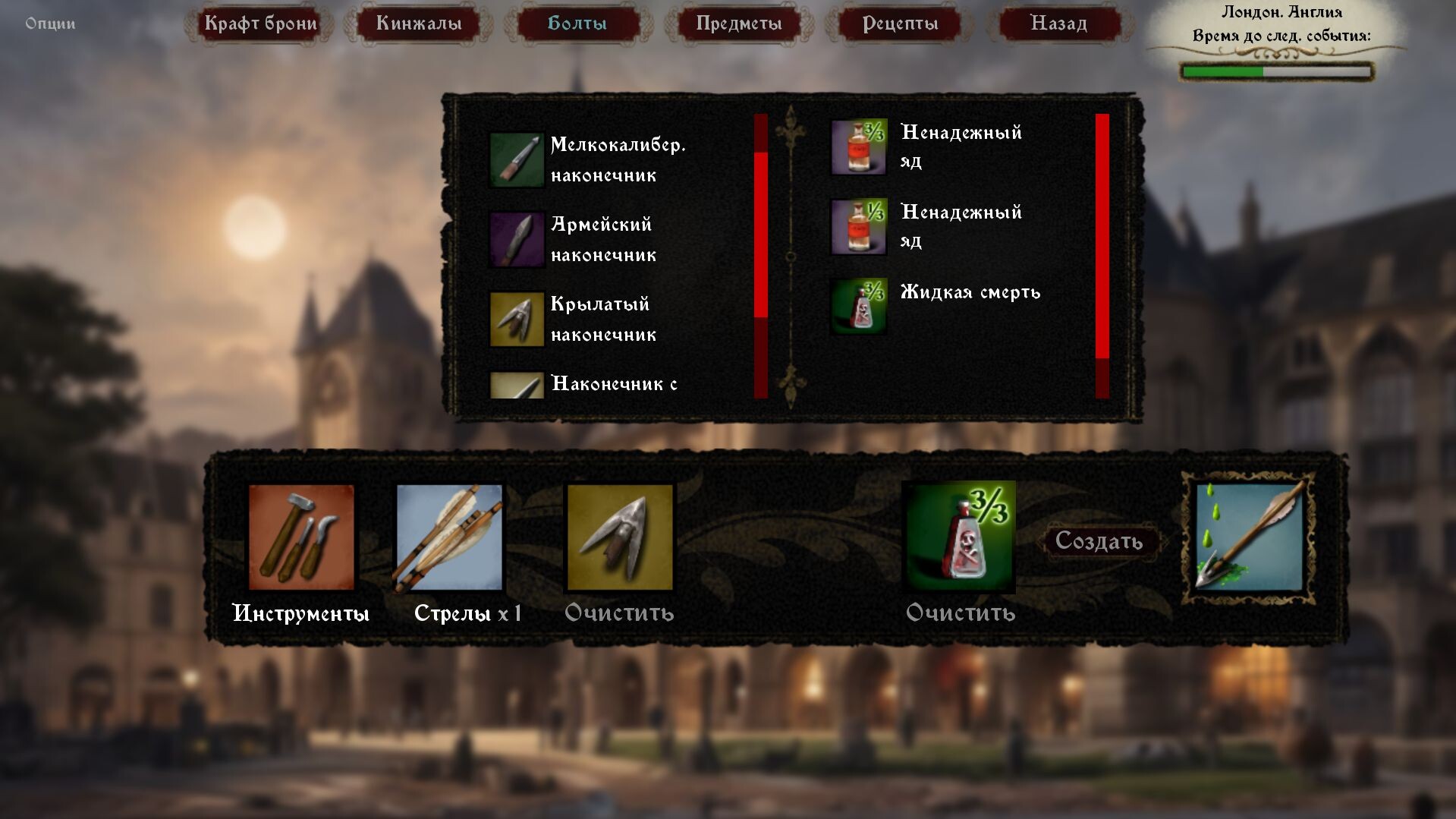Craft the bolt with Создать
This screenshot has width=1456, height=819.
(x=1099, y=541)
